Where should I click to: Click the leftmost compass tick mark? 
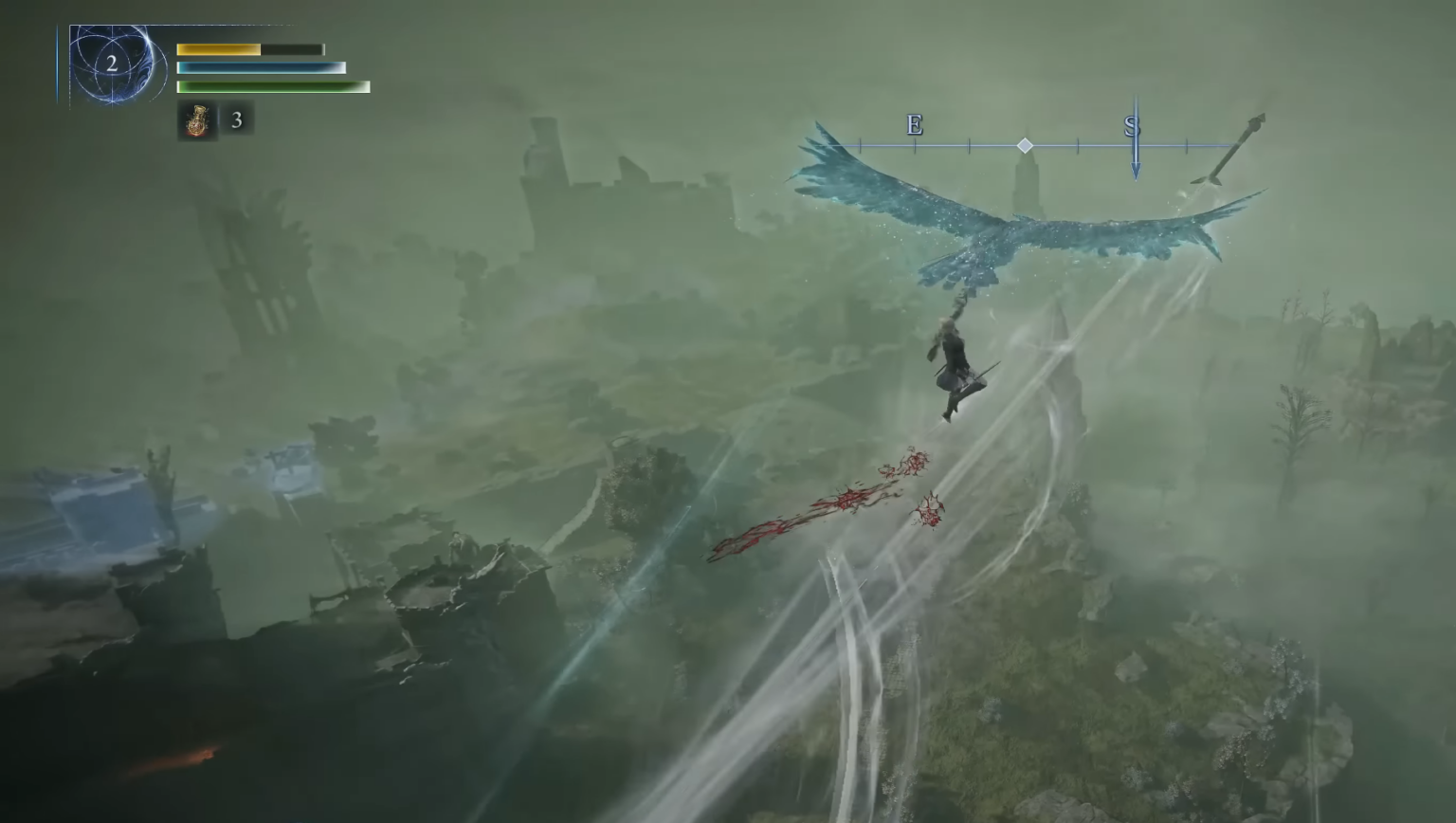pyautogui.click(x=861, y=145)
